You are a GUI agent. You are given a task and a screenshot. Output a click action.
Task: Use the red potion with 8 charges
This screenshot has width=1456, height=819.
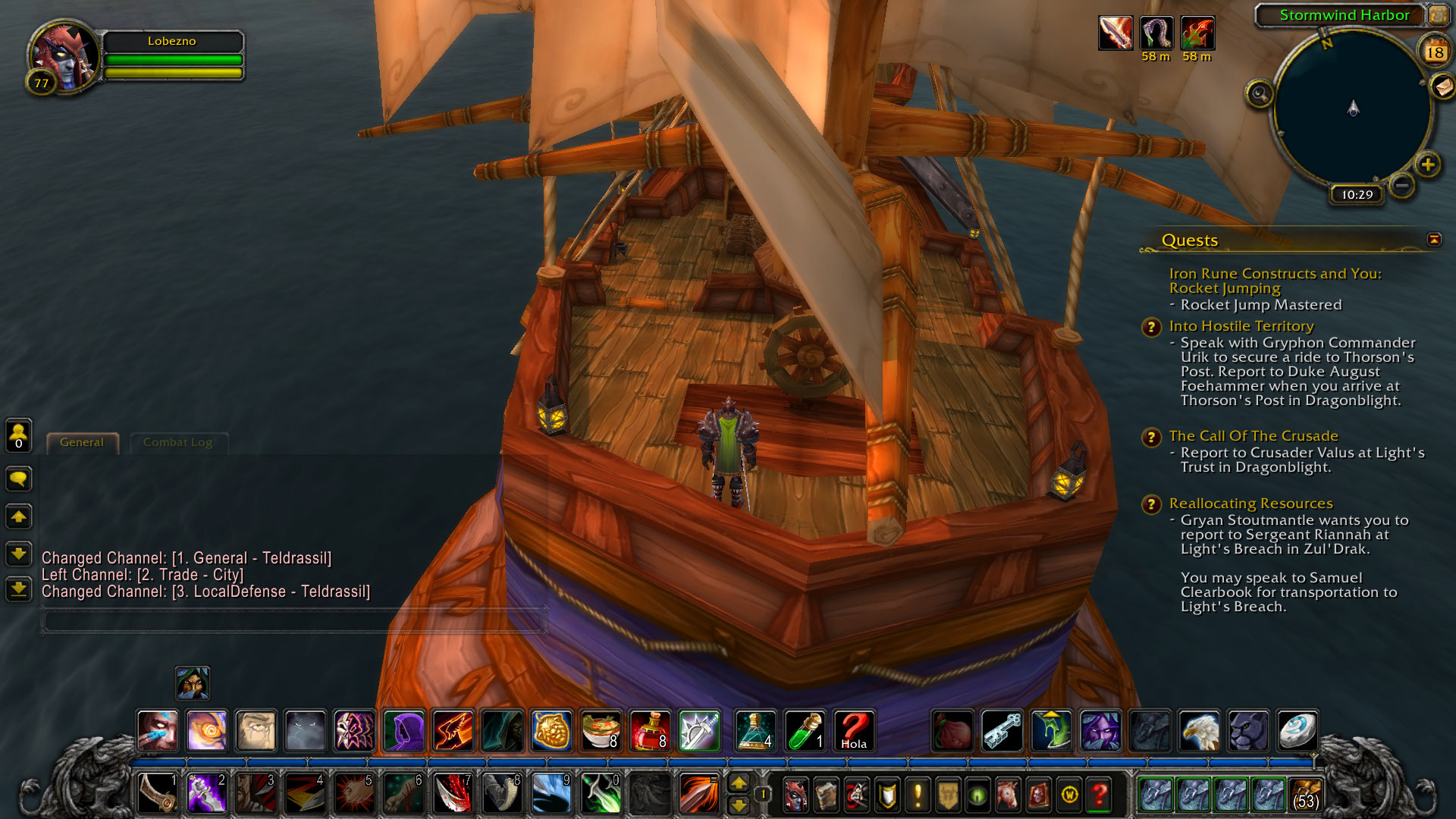point(650,731)
